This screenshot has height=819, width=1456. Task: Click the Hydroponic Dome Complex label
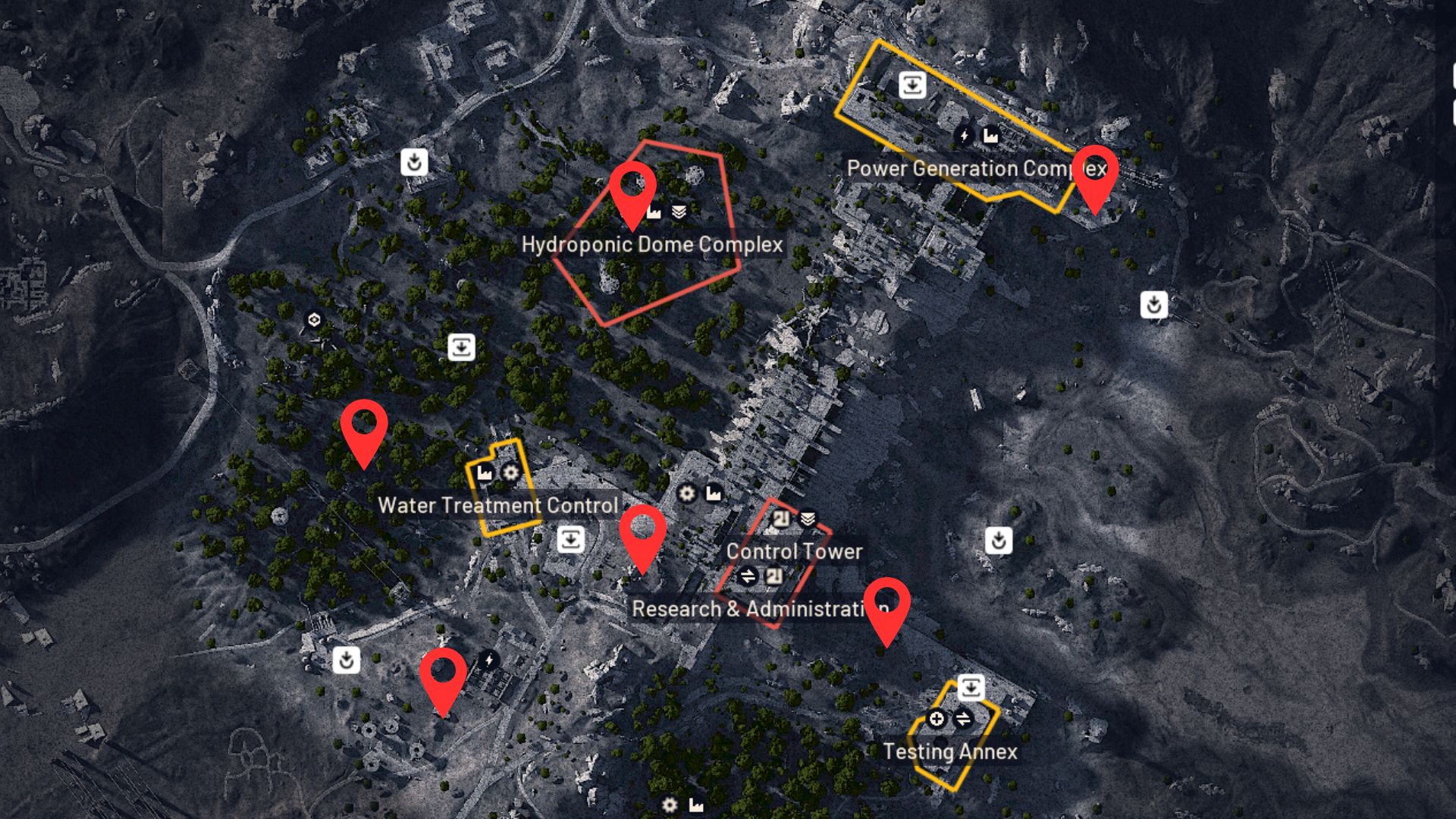[x=653, y=245]
